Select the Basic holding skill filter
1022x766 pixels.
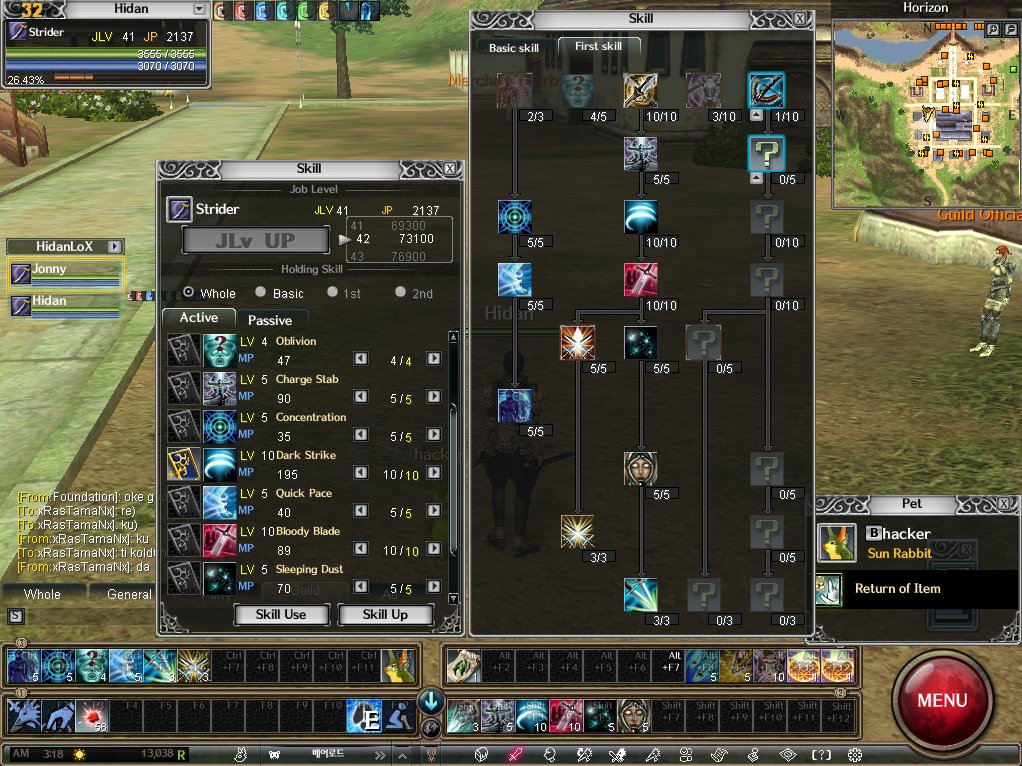[261, 293]
